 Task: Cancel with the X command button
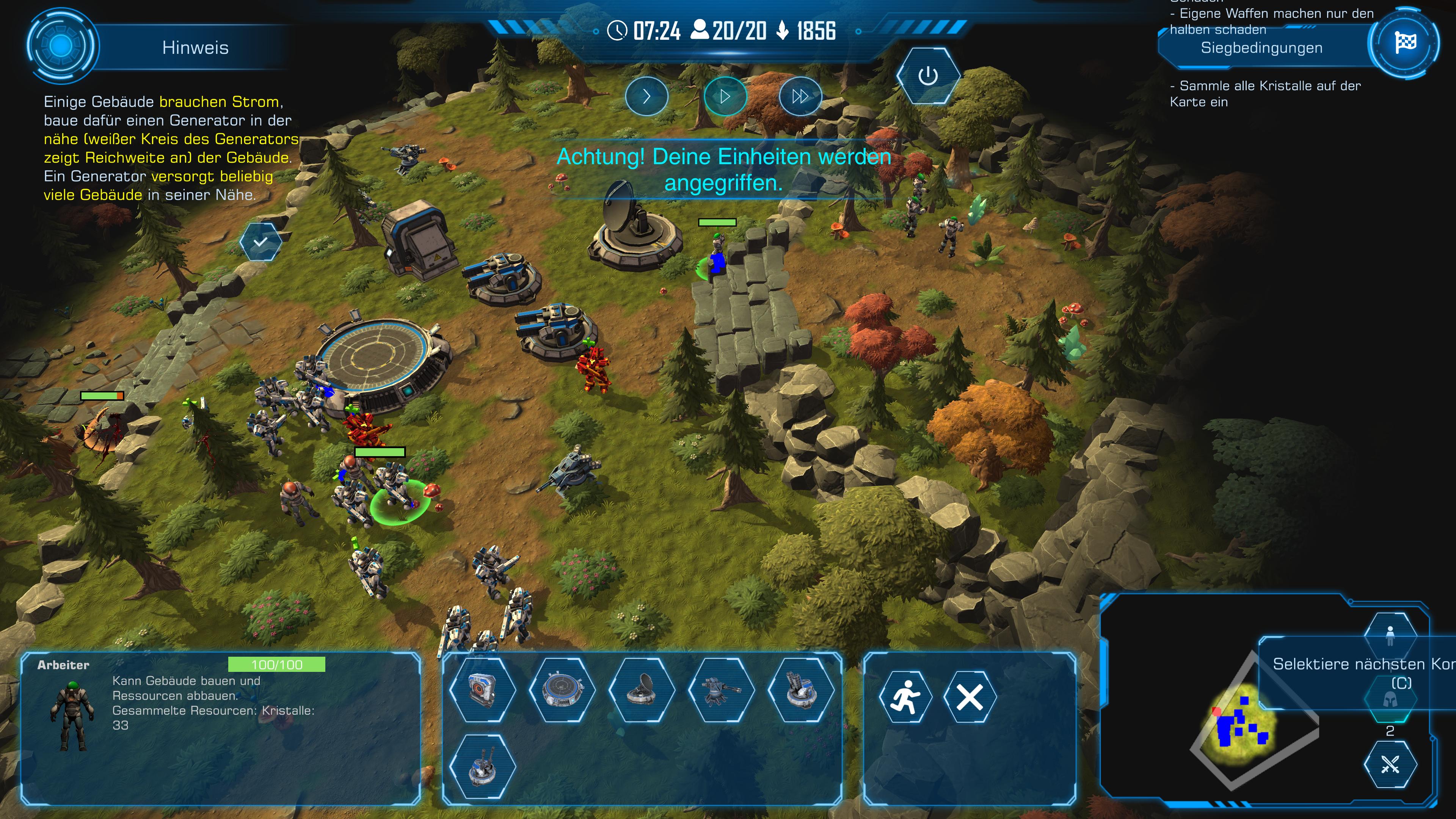tap(970, 697)
